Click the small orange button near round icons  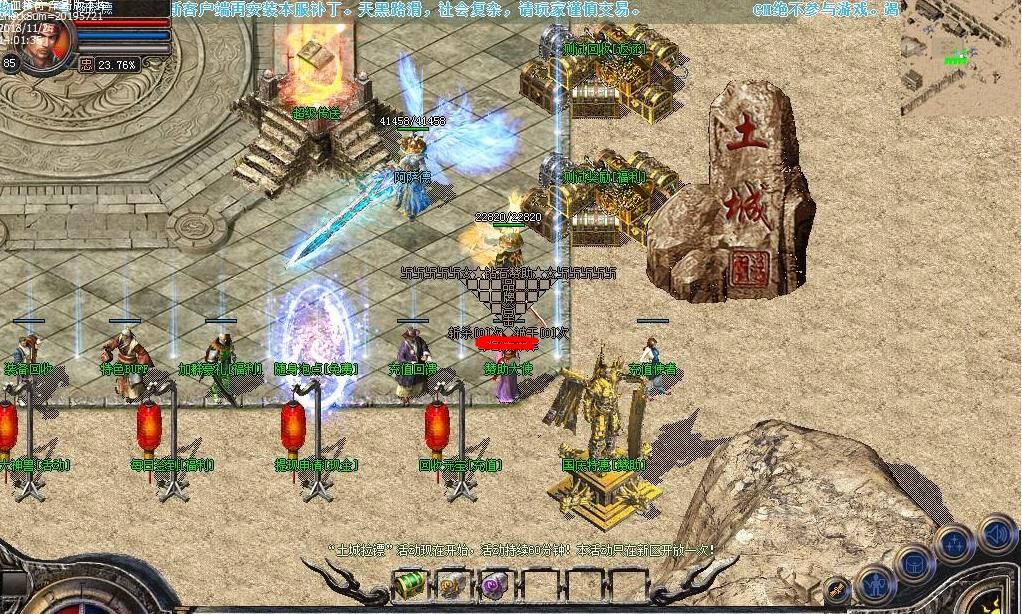[838, 590]
